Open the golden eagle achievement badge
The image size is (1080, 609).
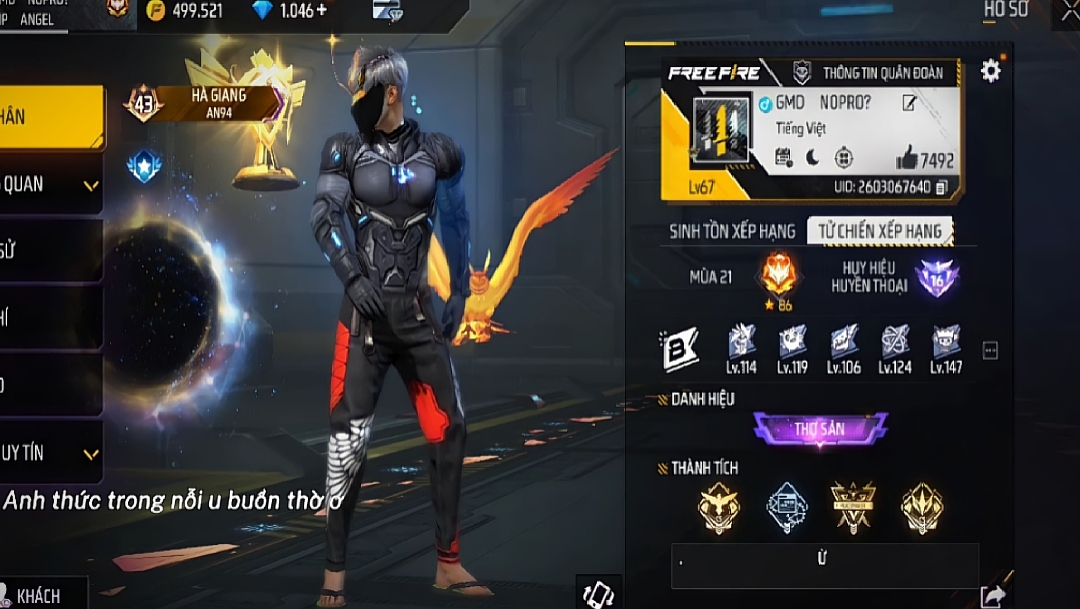(719, 507)
